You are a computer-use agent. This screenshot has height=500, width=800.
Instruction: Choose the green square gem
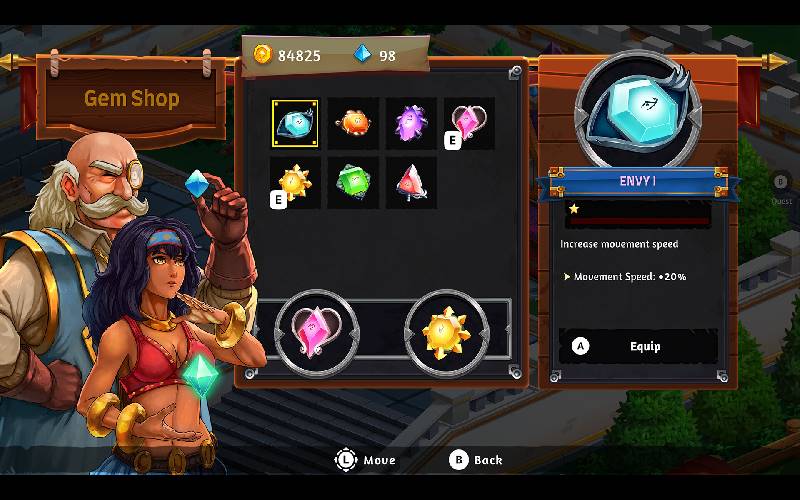pos(353,182)
